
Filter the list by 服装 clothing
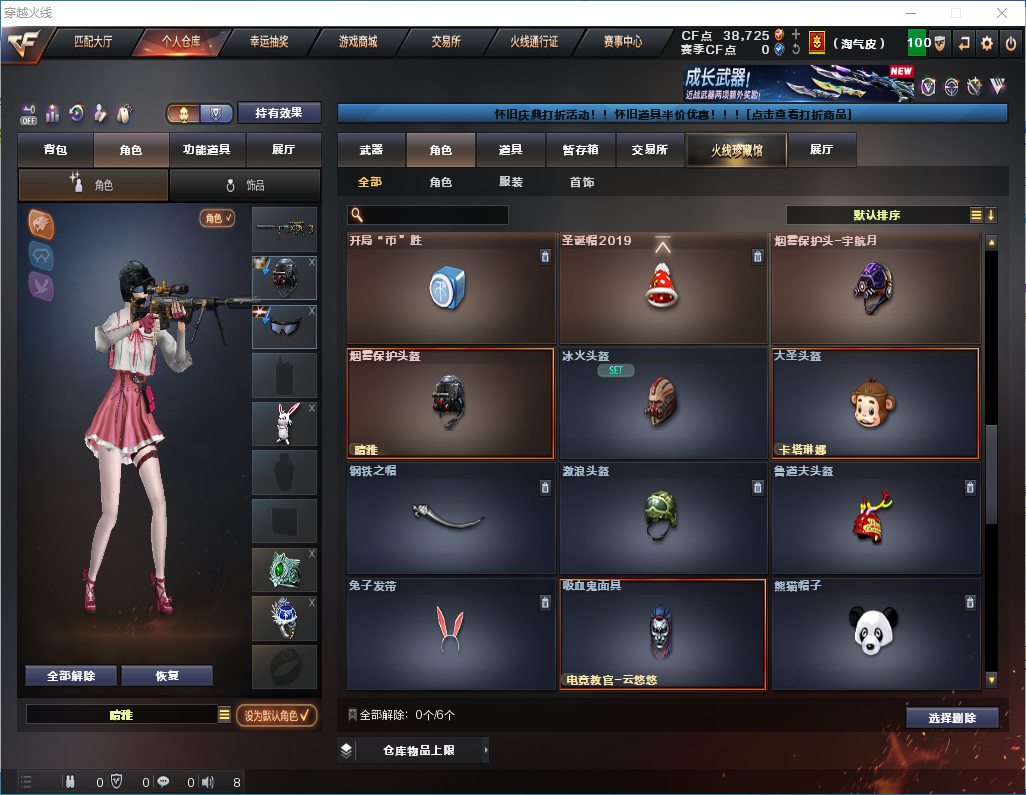511,183
